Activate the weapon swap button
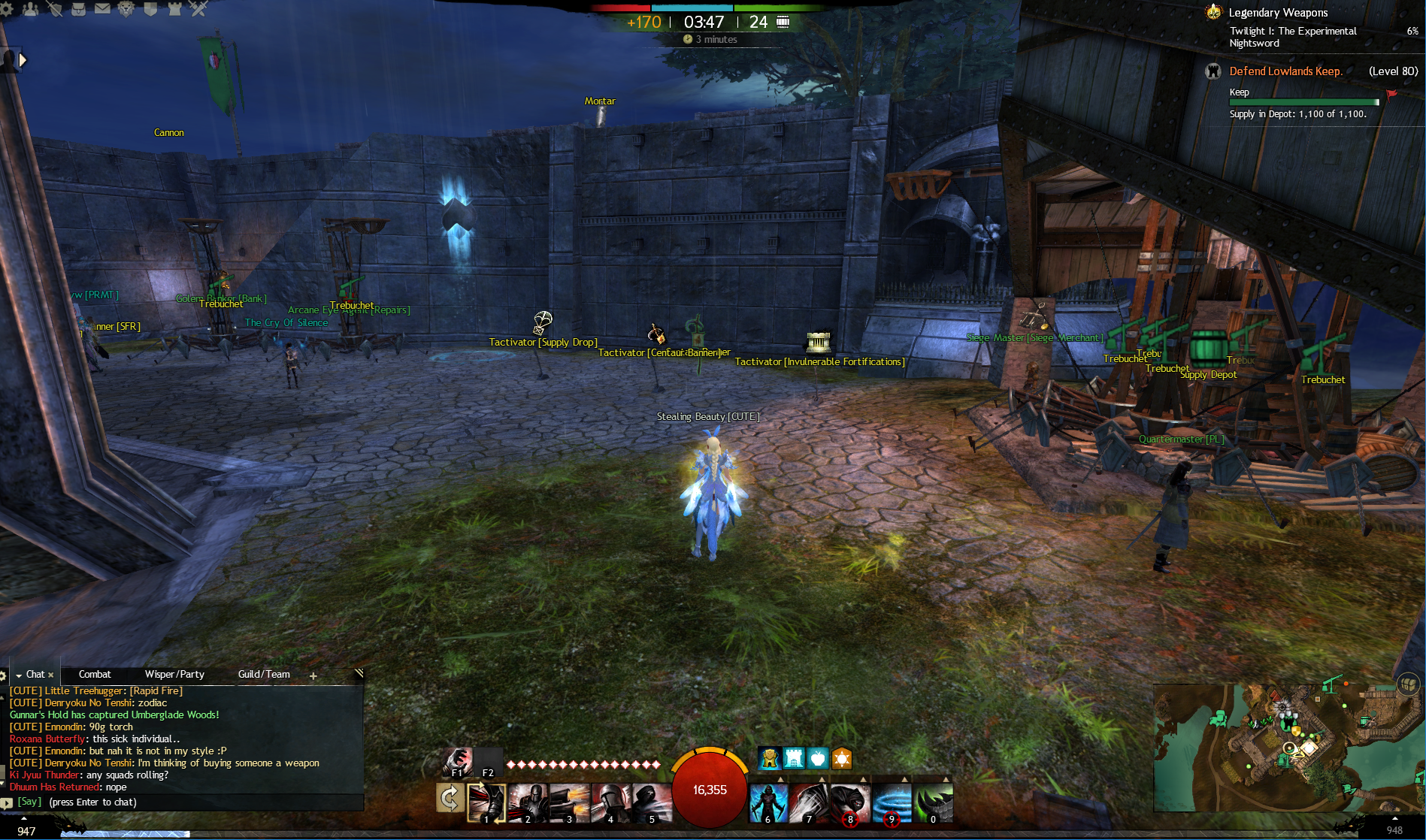The image size is (1426, 840). click(450, 798)
